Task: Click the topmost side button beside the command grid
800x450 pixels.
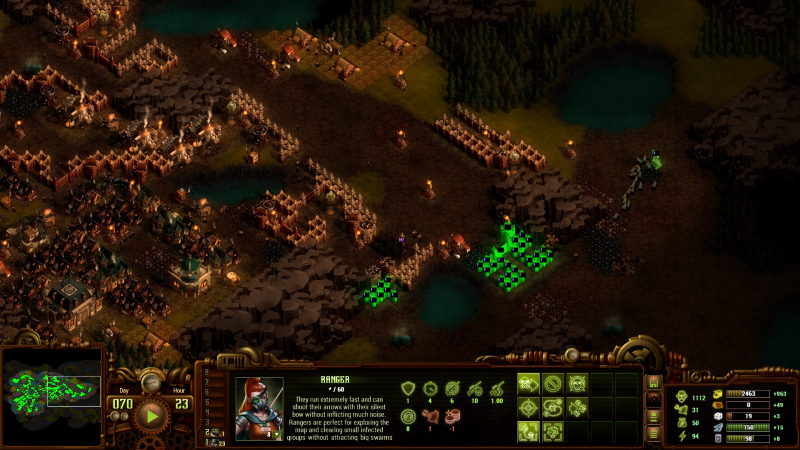Action: coord(654,382)
